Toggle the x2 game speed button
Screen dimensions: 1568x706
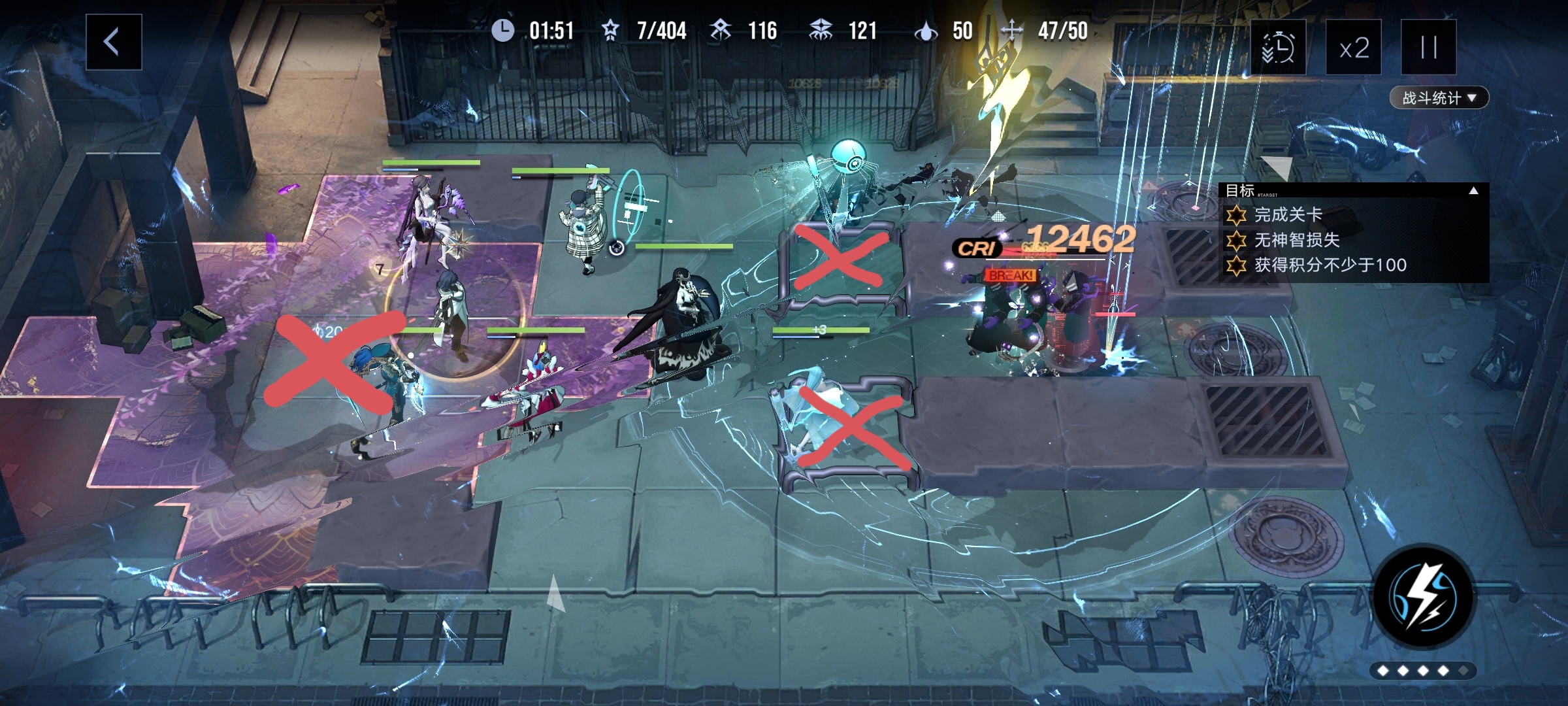[1353, 48]
